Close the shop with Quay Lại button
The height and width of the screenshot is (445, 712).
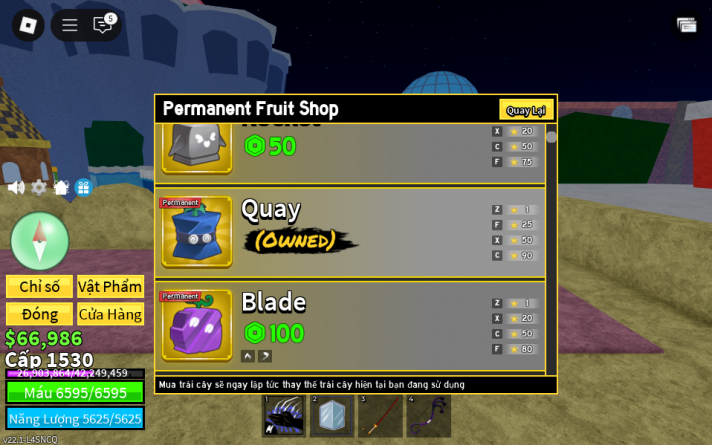[x=525, y=110]
